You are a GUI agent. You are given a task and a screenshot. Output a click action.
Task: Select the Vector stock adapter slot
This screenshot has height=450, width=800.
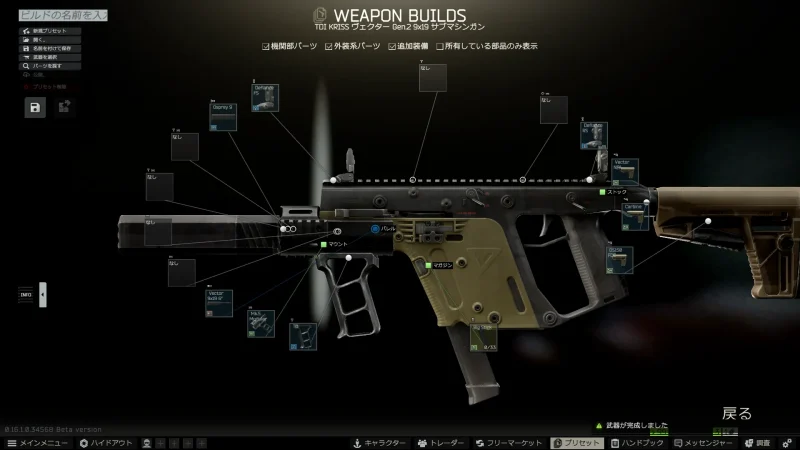click(x=621, y=170)
